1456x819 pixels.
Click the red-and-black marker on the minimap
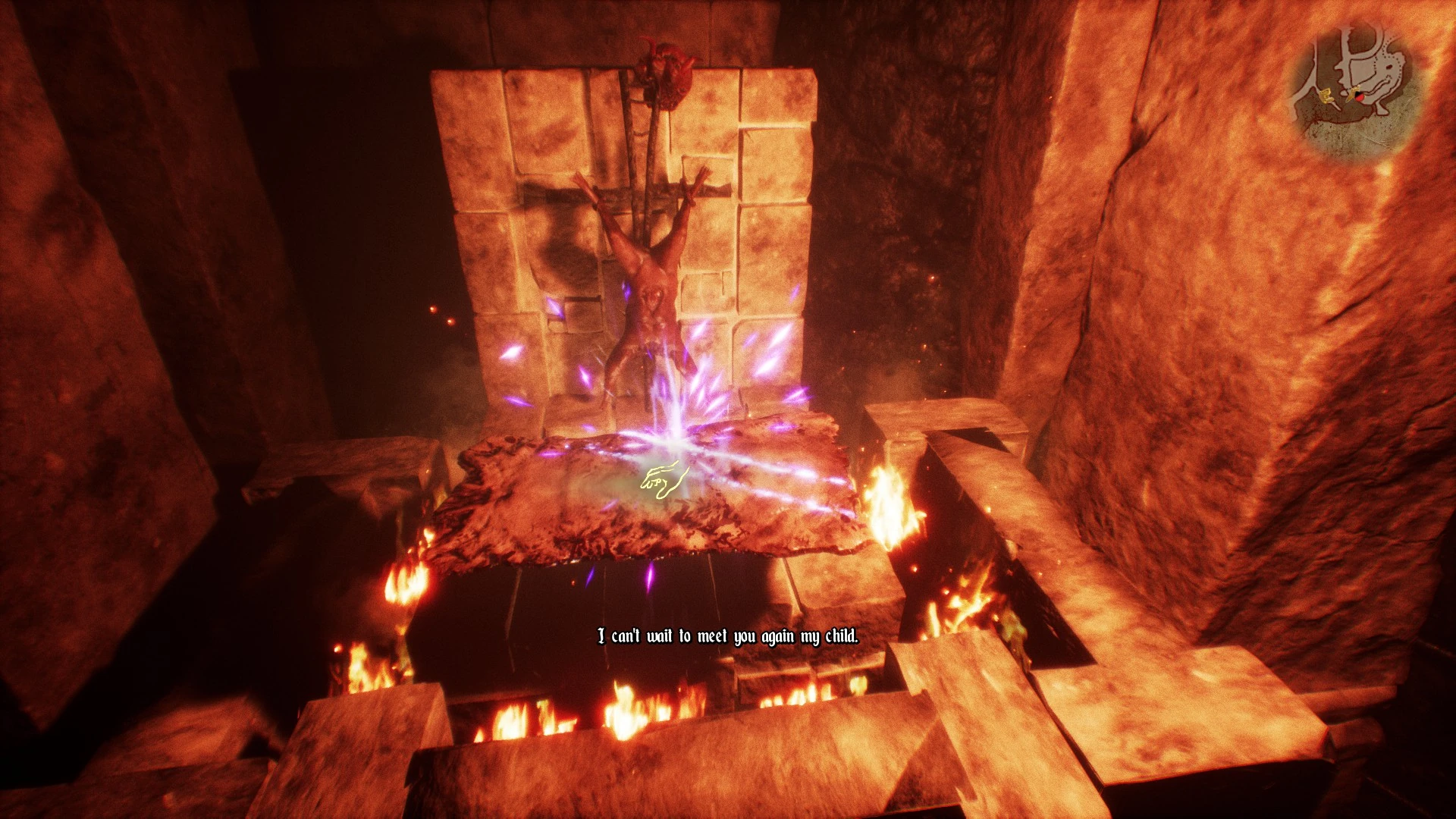[1359, 96]
